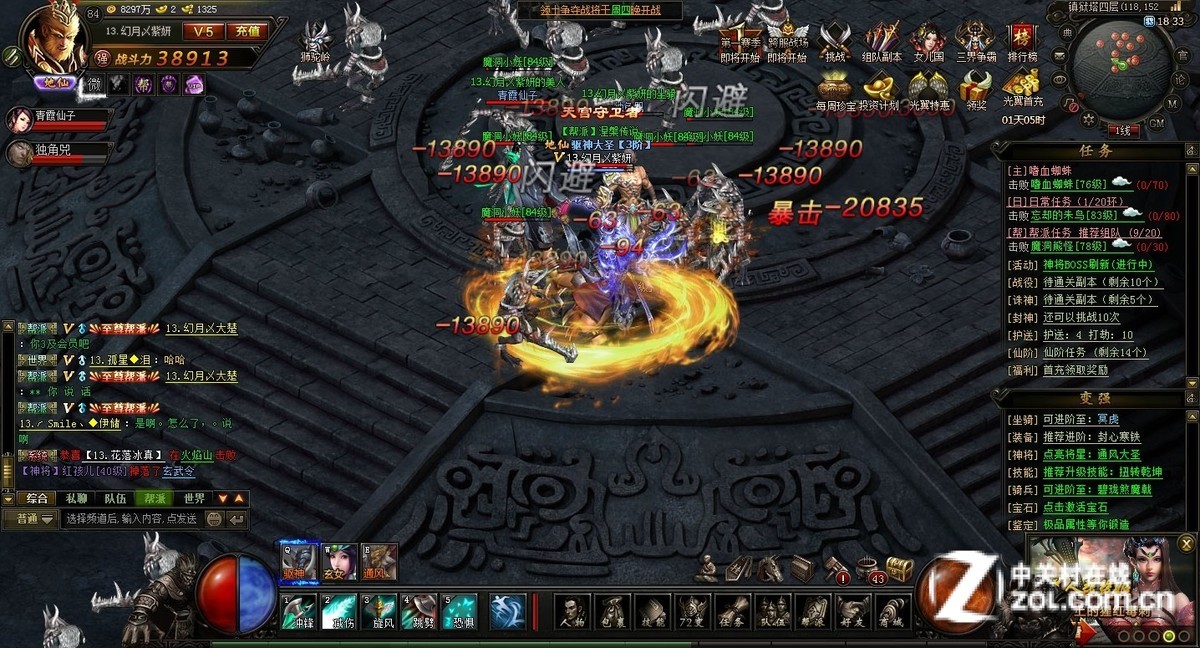Open the 商城 shop

coord(893,611)
